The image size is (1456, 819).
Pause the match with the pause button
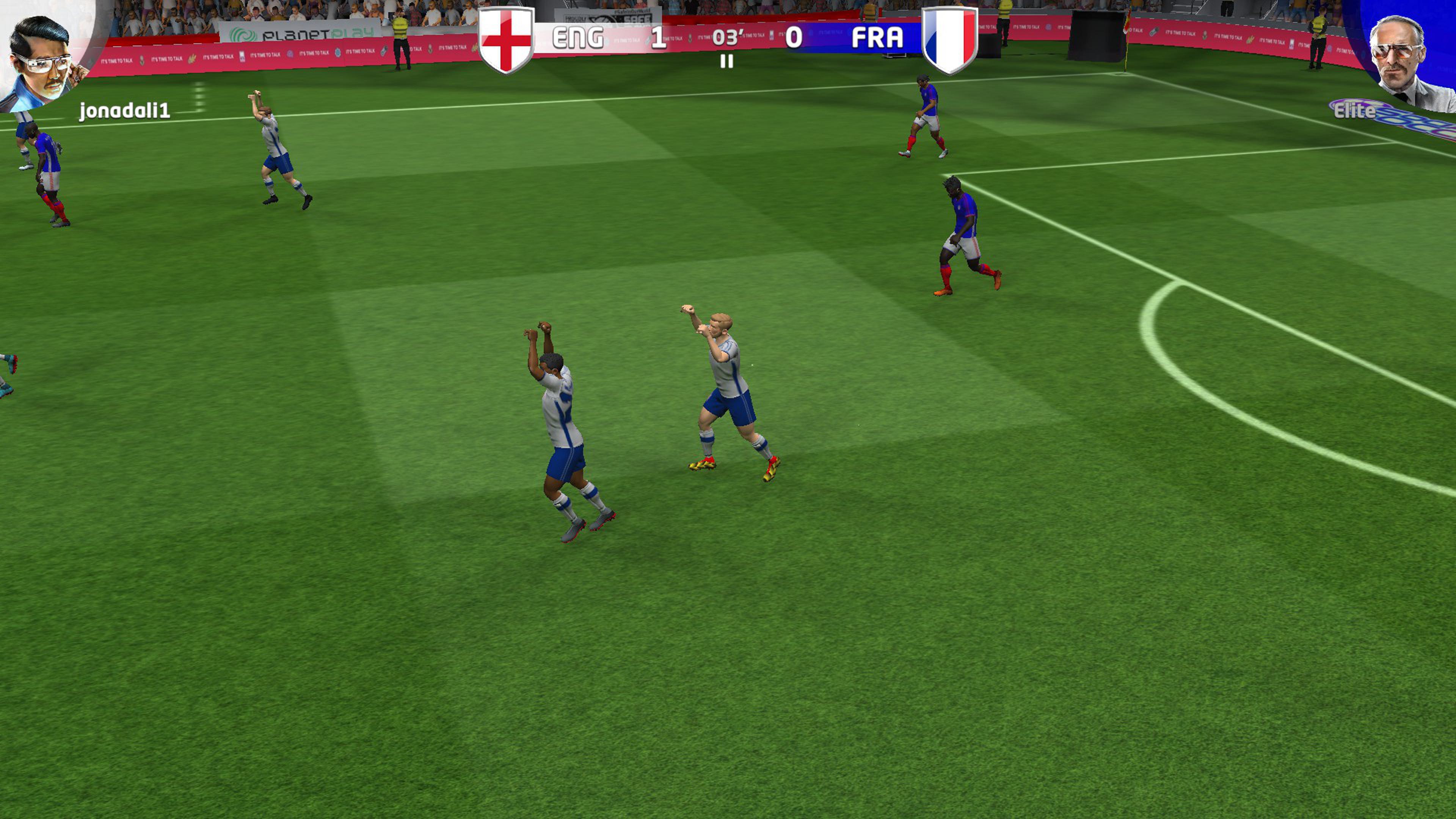click(727, 61)
